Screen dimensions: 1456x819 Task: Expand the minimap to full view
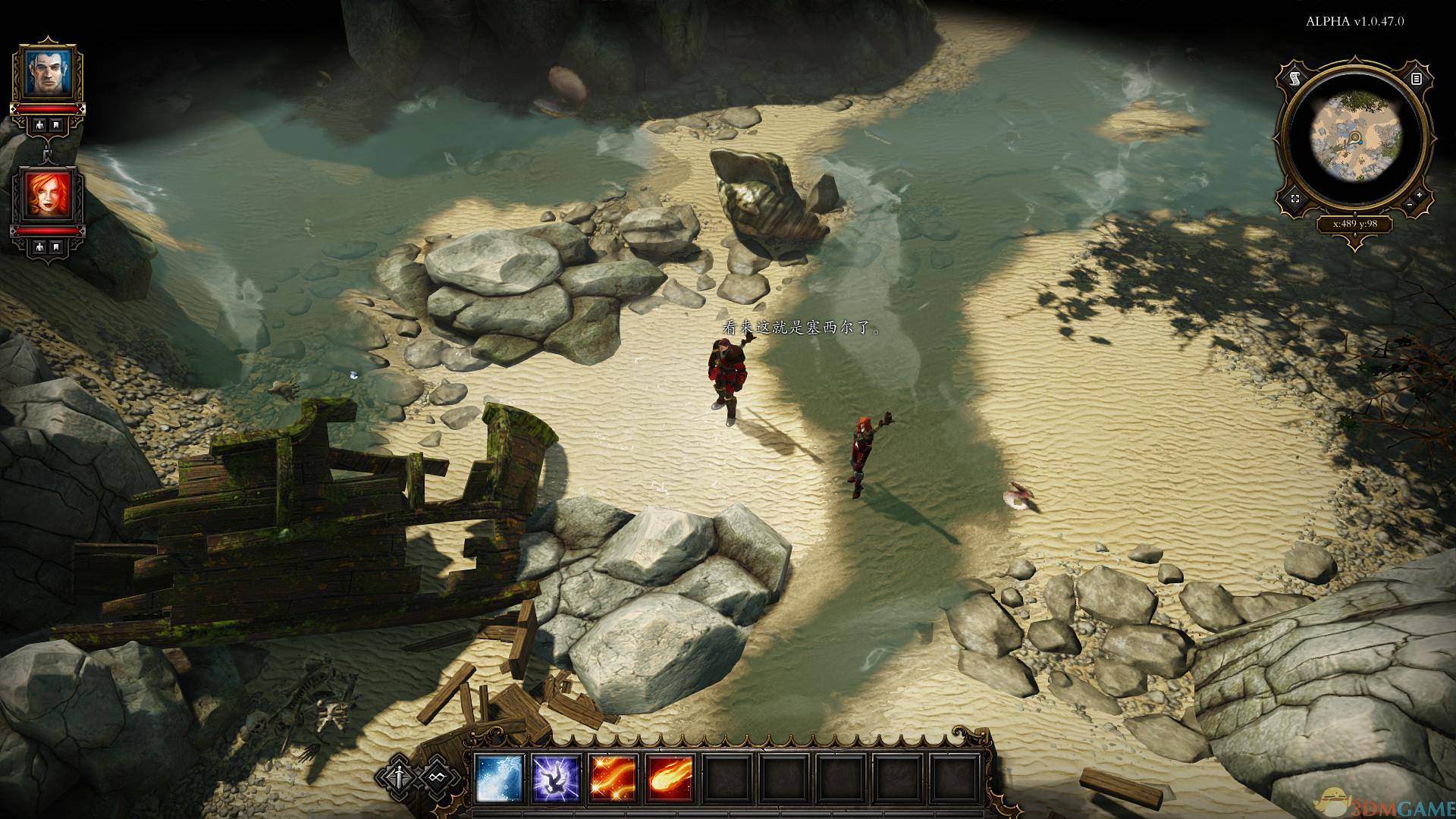1294,199
